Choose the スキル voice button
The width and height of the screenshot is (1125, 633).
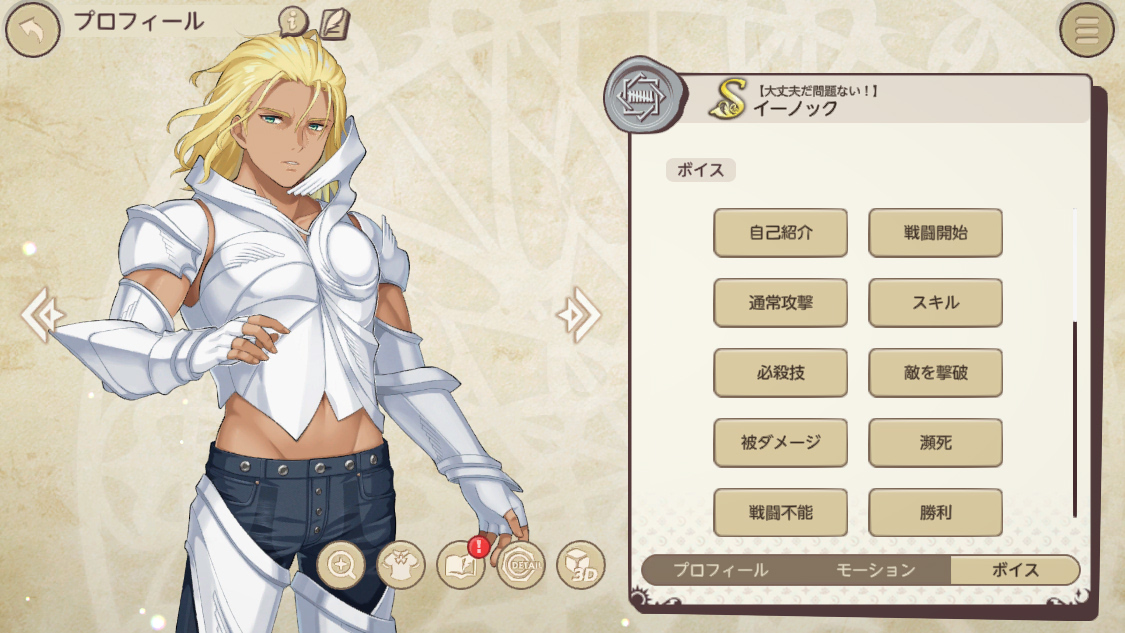click(935, 303)
